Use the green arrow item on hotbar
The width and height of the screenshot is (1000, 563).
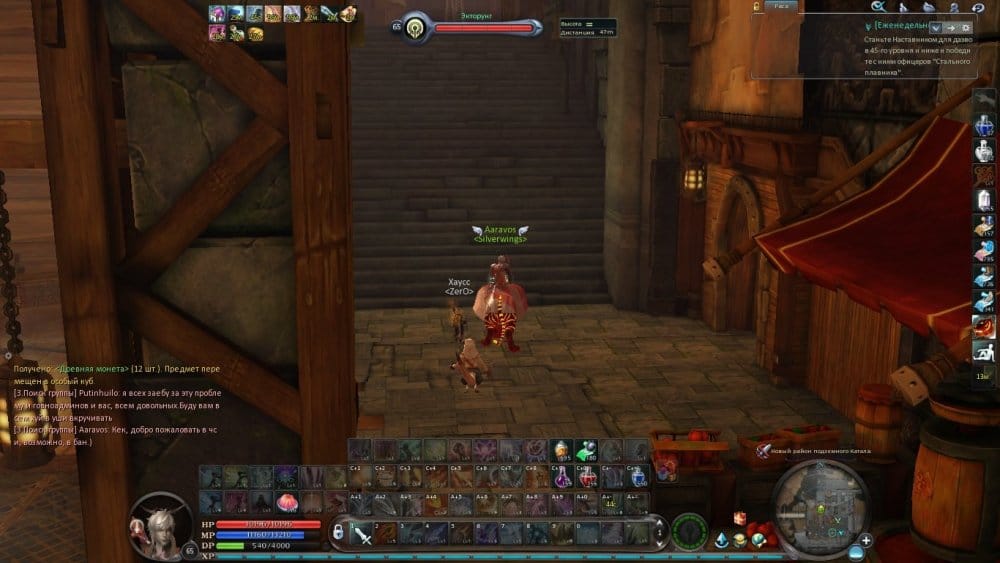click(x=585, y=451)
